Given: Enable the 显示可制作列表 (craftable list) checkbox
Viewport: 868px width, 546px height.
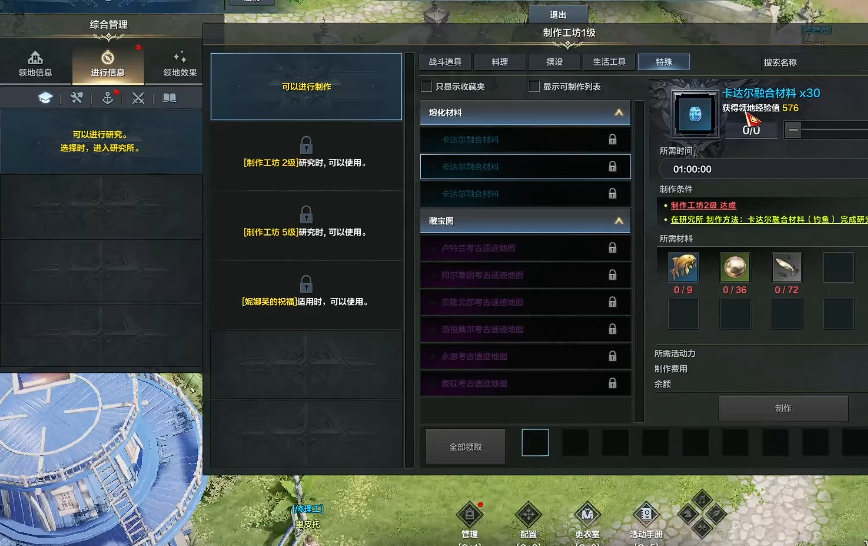Looking at the screenshot, I should coord(534,87).
